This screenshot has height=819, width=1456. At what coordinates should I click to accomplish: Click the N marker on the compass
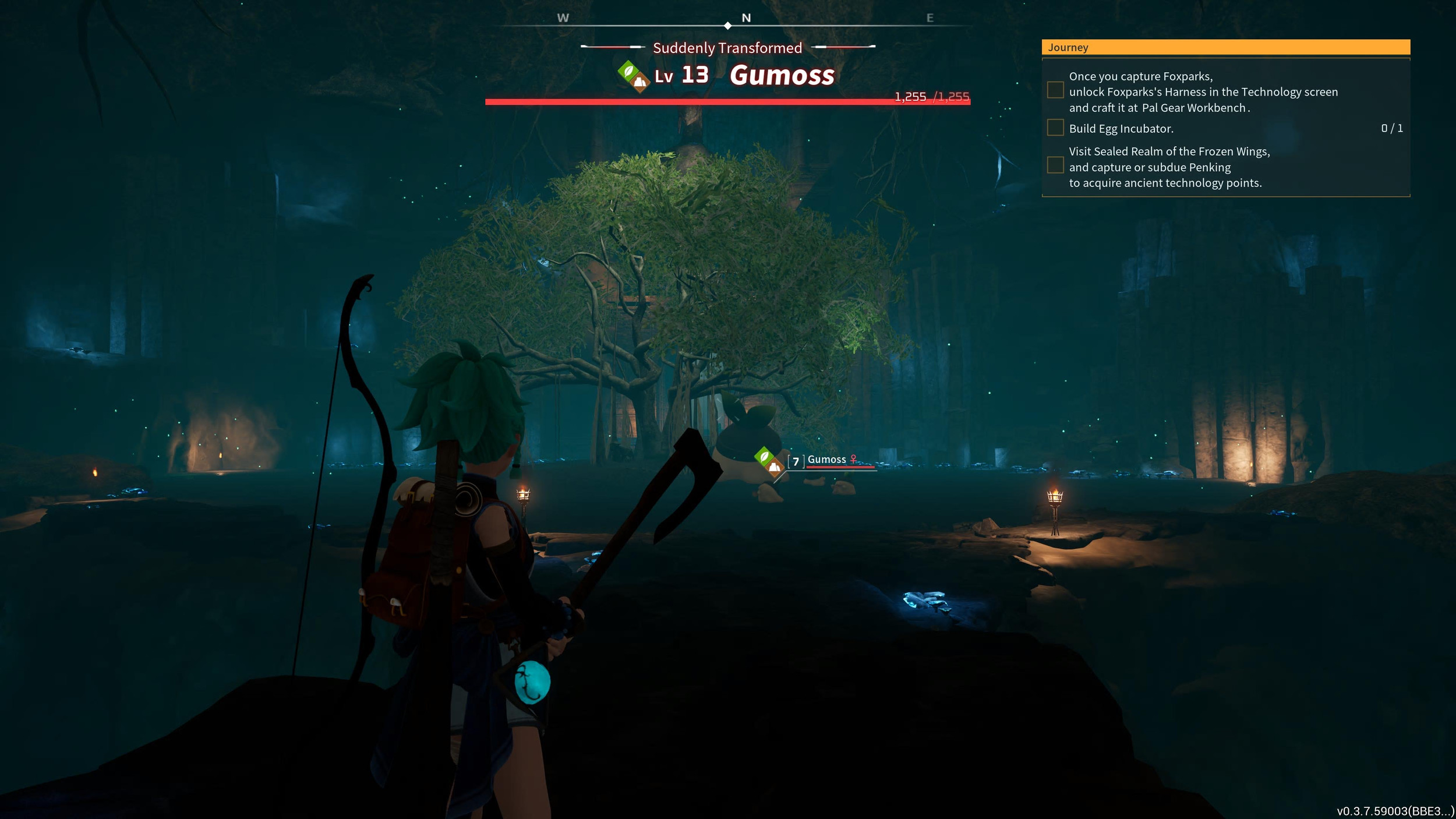[746, 17]
